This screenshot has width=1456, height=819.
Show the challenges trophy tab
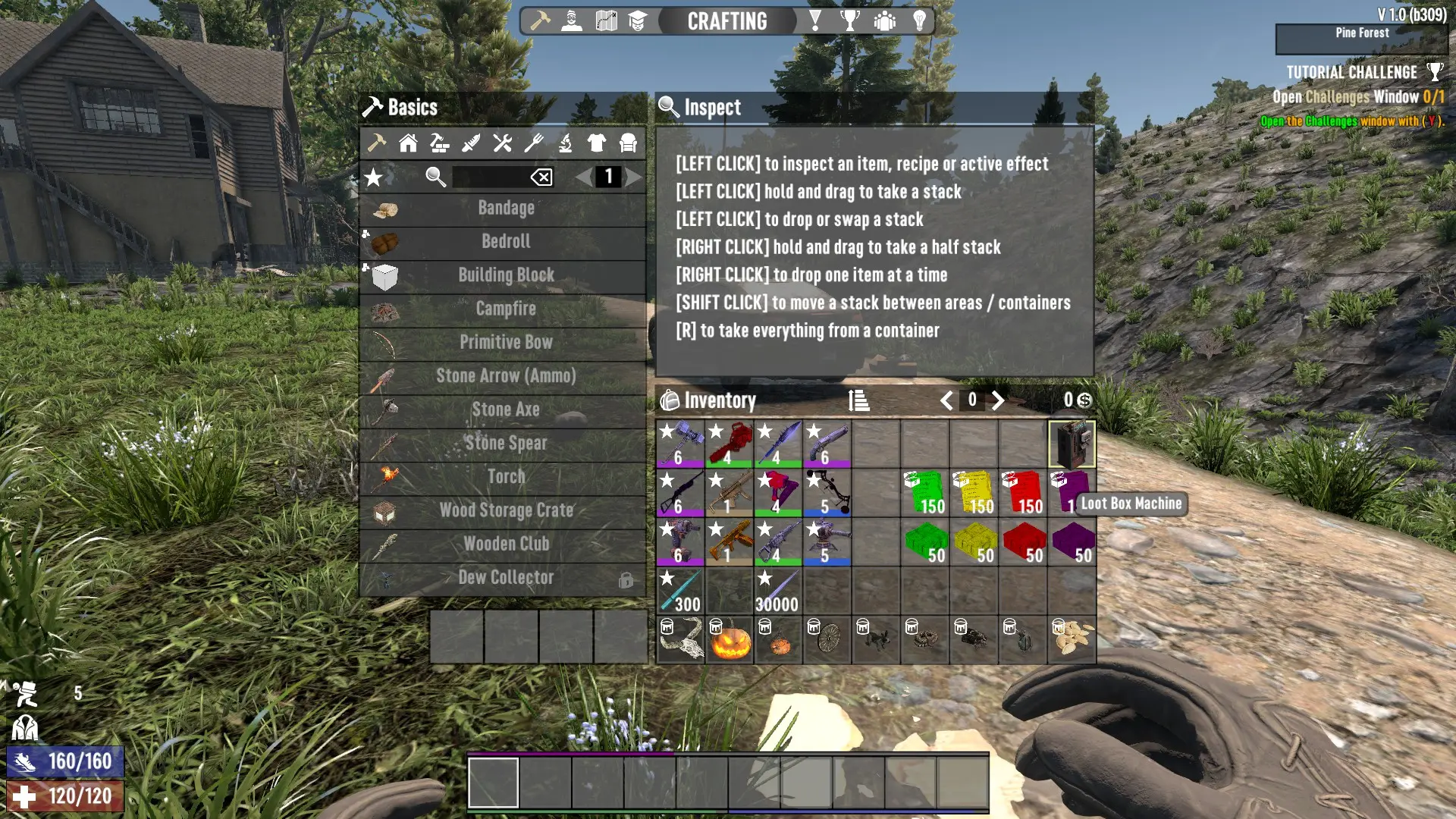tap(850, 20)
